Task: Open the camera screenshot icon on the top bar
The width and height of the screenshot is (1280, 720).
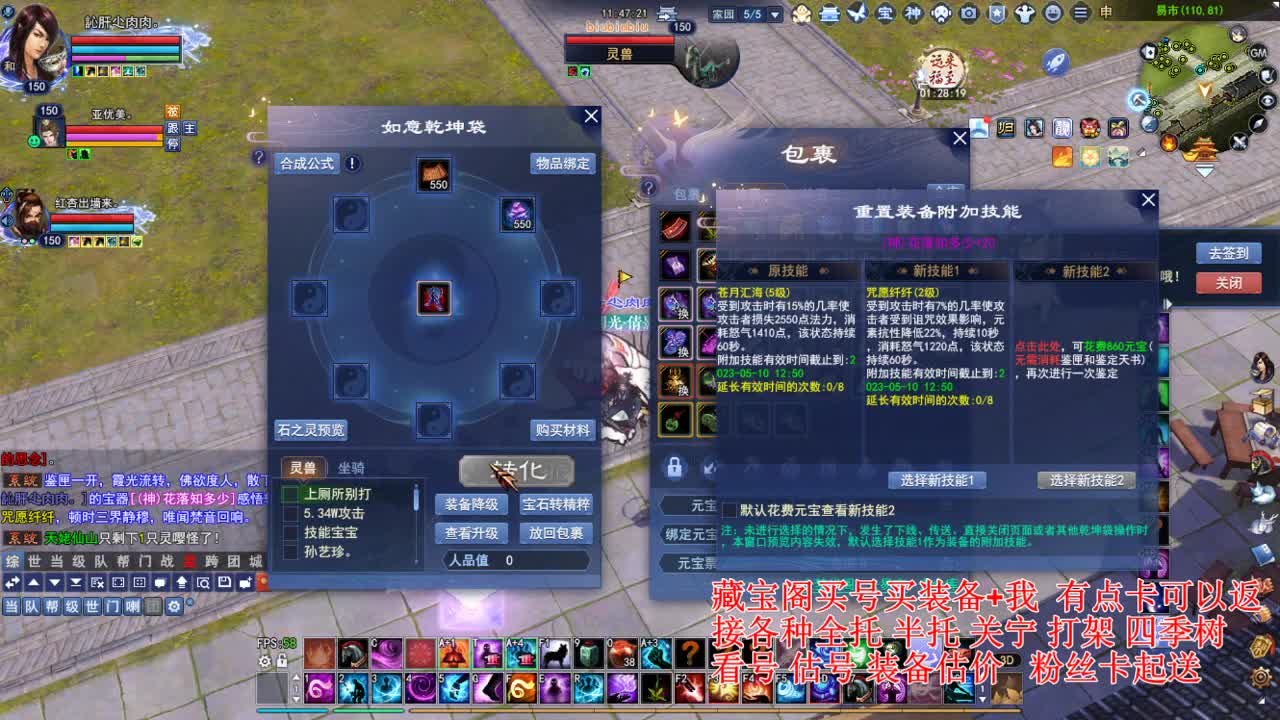Action: pos(968,14)
